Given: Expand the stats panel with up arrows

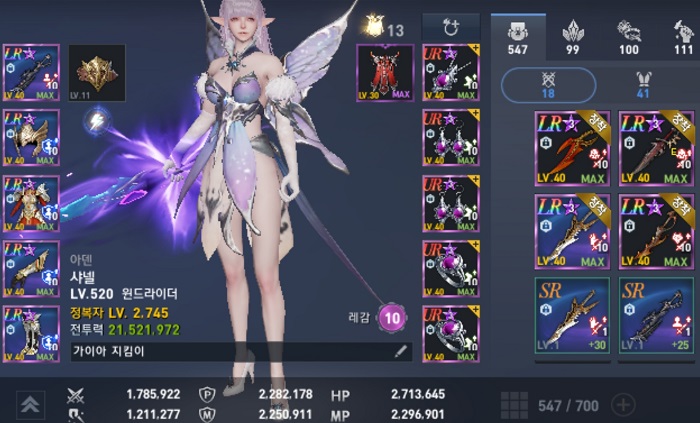Looking at the screenshot, I should 29,404.
